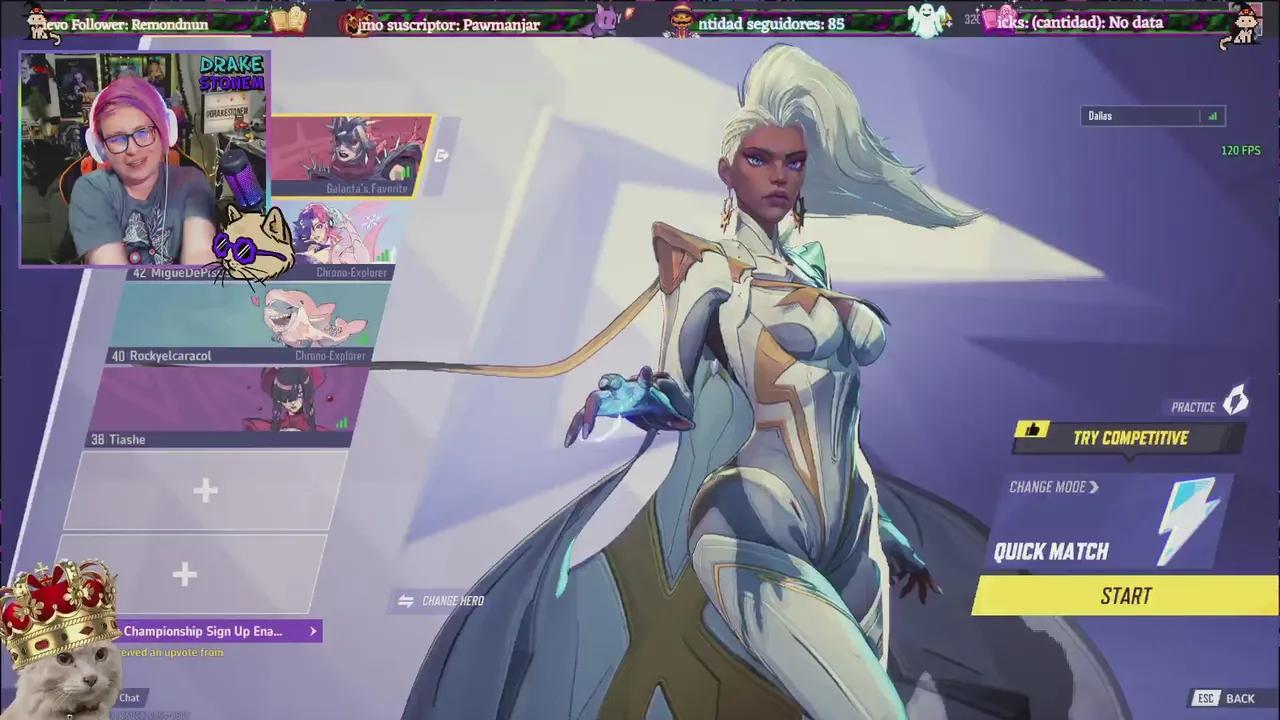The width and height of the screenshot is (1280, 720).
Task: Click the plus icon on the lower empty team slot
Action: [x=185, y=573]
